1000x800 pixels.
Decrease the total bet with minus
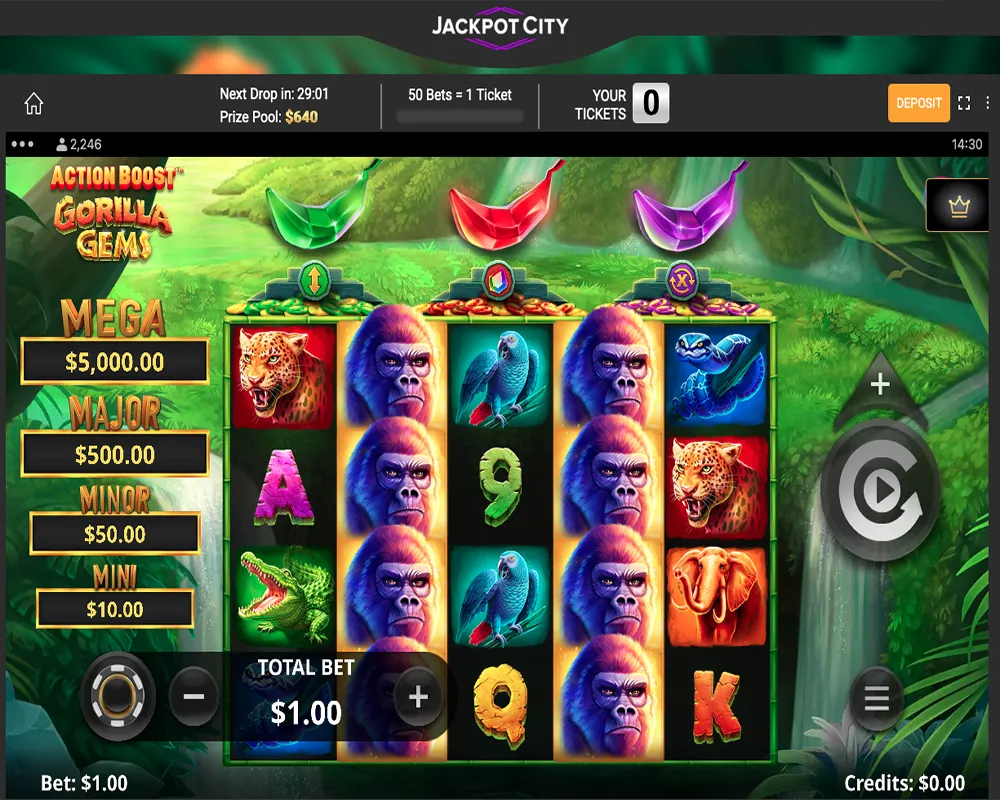point(194,697)
